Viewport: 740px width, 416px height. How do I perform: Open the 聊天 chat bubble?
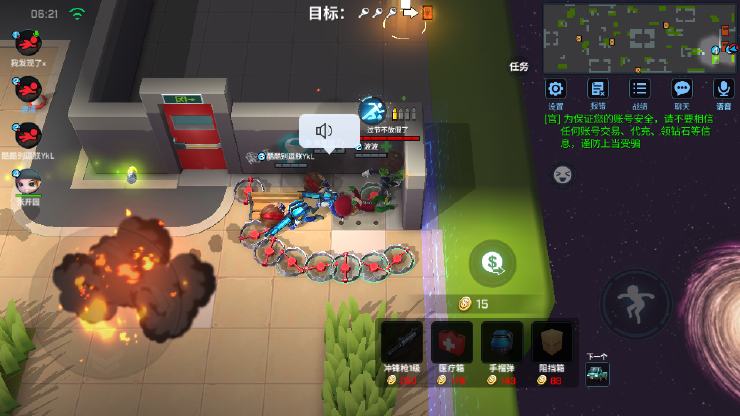click(x=682, y=89)
